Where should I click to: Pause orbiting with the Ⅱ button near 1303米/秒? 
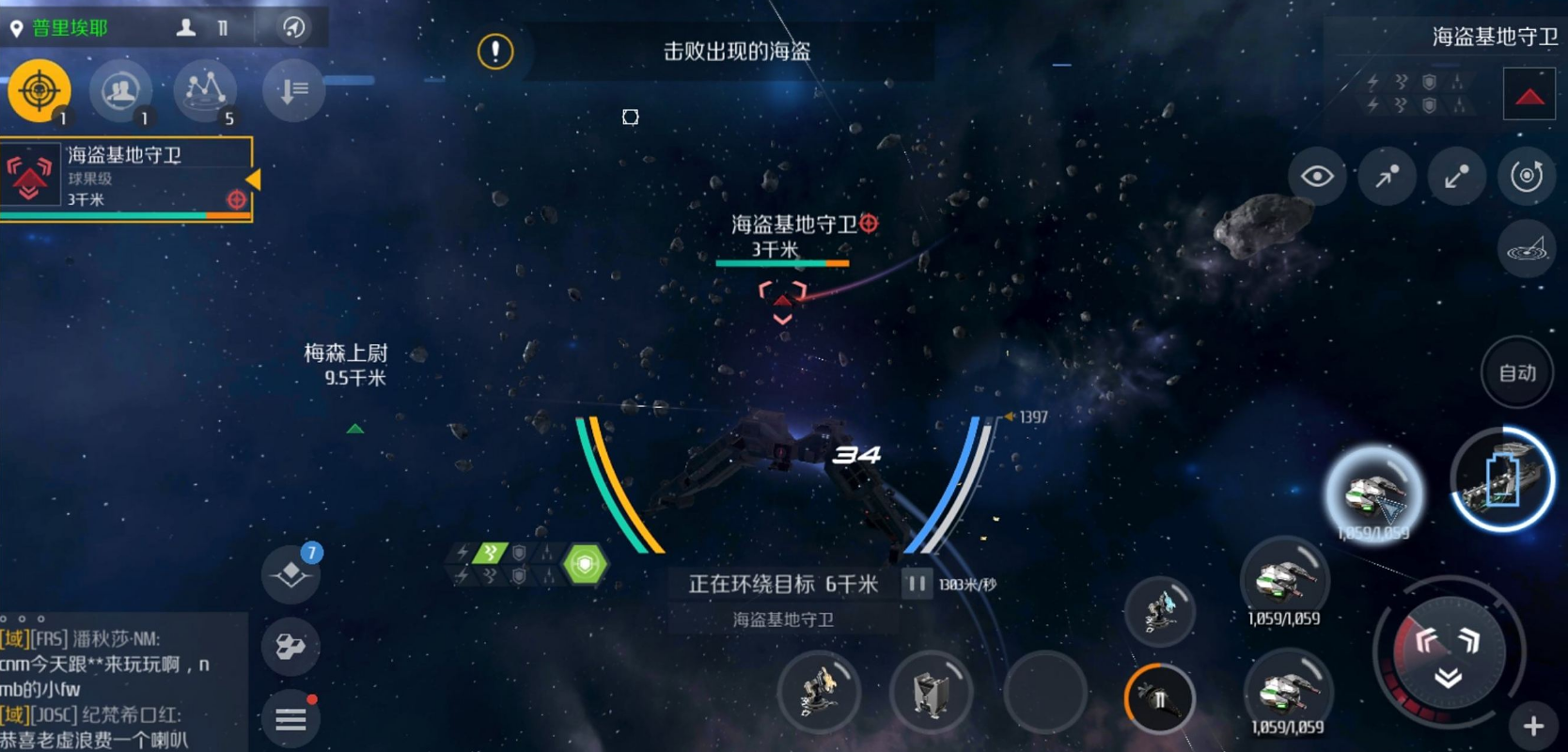coord(915,583)
